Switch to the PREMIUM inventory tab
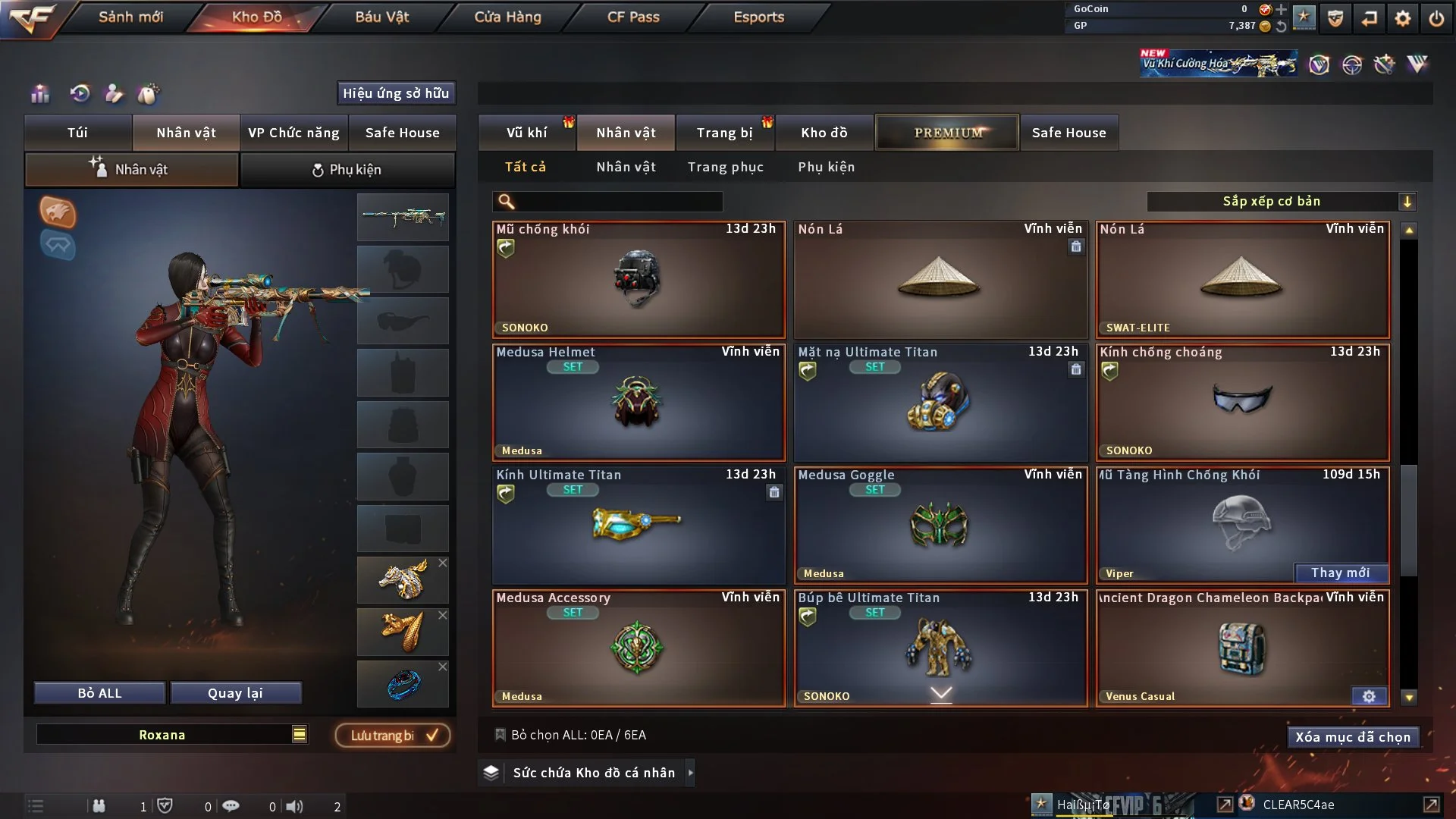 pyautogui.click(x=947, y=132)
